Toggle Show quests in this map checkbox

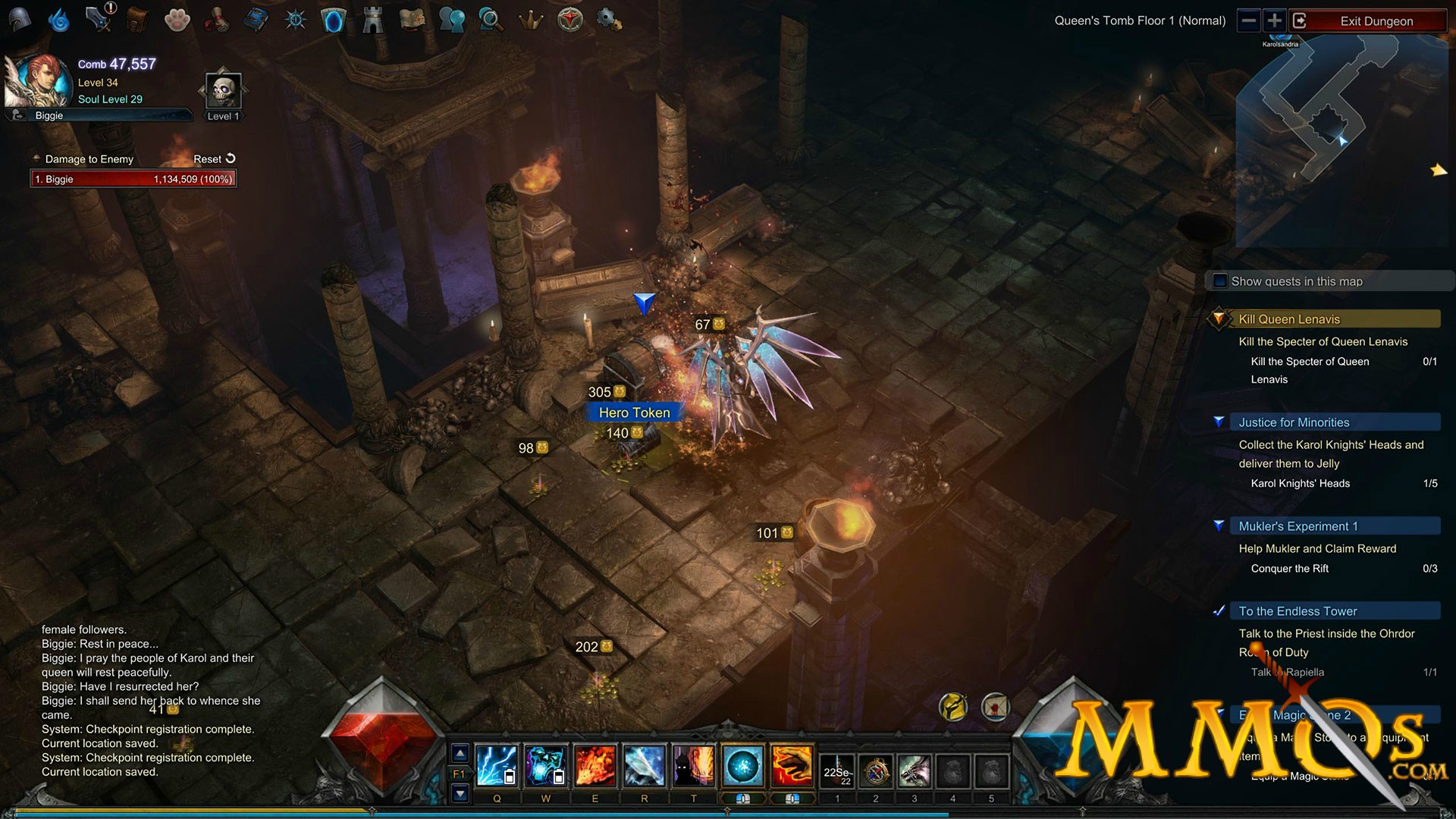pos(1220,281)
